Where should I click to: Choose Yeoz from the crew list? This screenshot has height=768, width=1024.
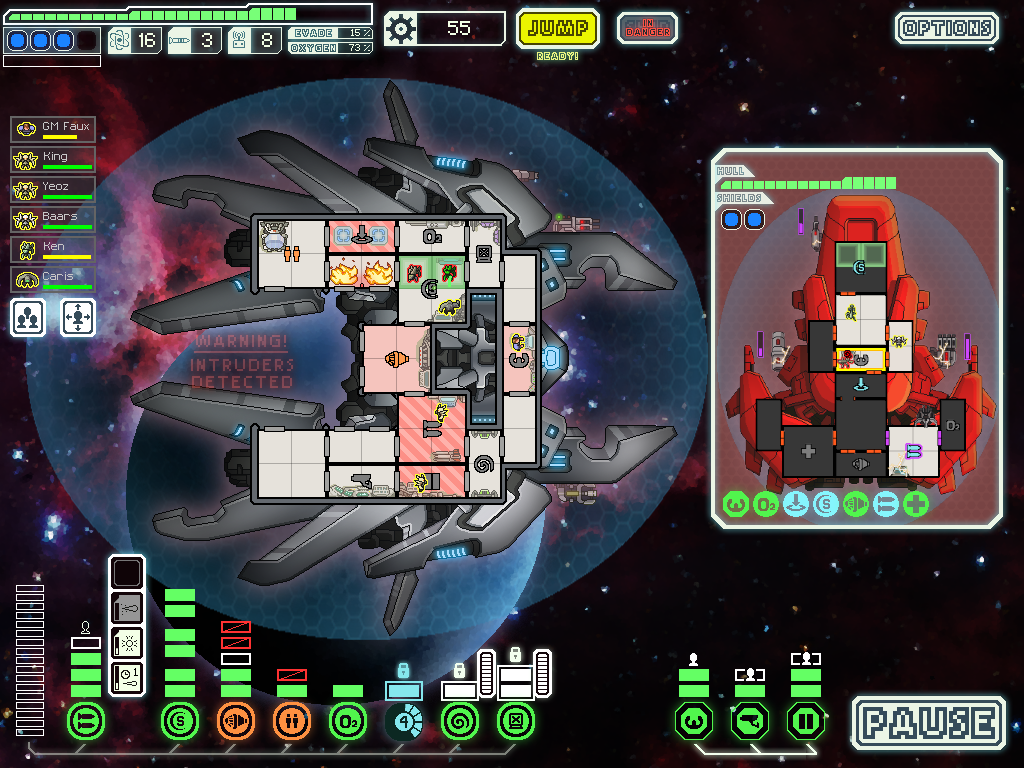[54, 189]
